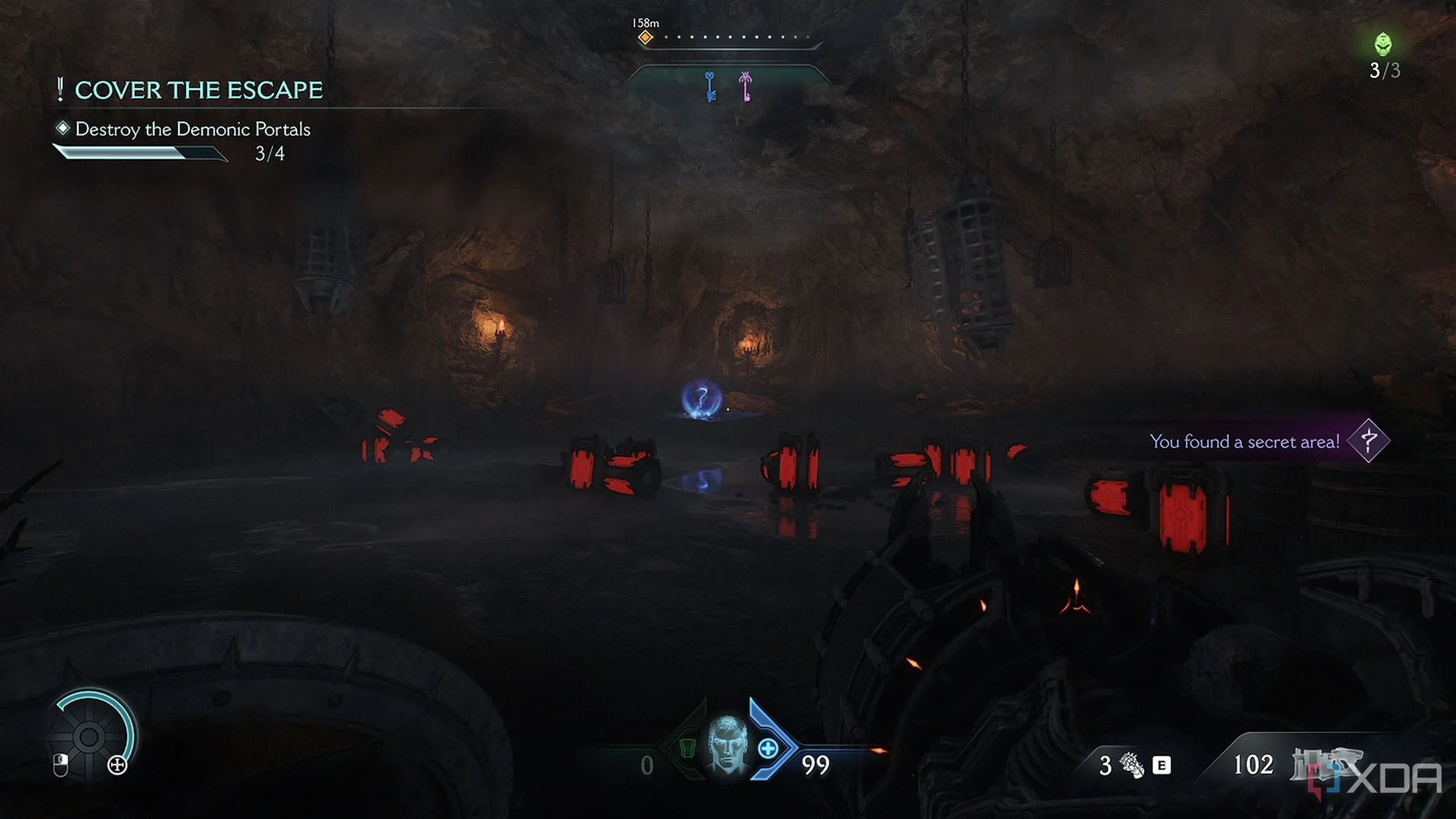1456x819 pixels.
Task: Click the pink key icon
Action: pyautogui.click(x=746, y=86)
